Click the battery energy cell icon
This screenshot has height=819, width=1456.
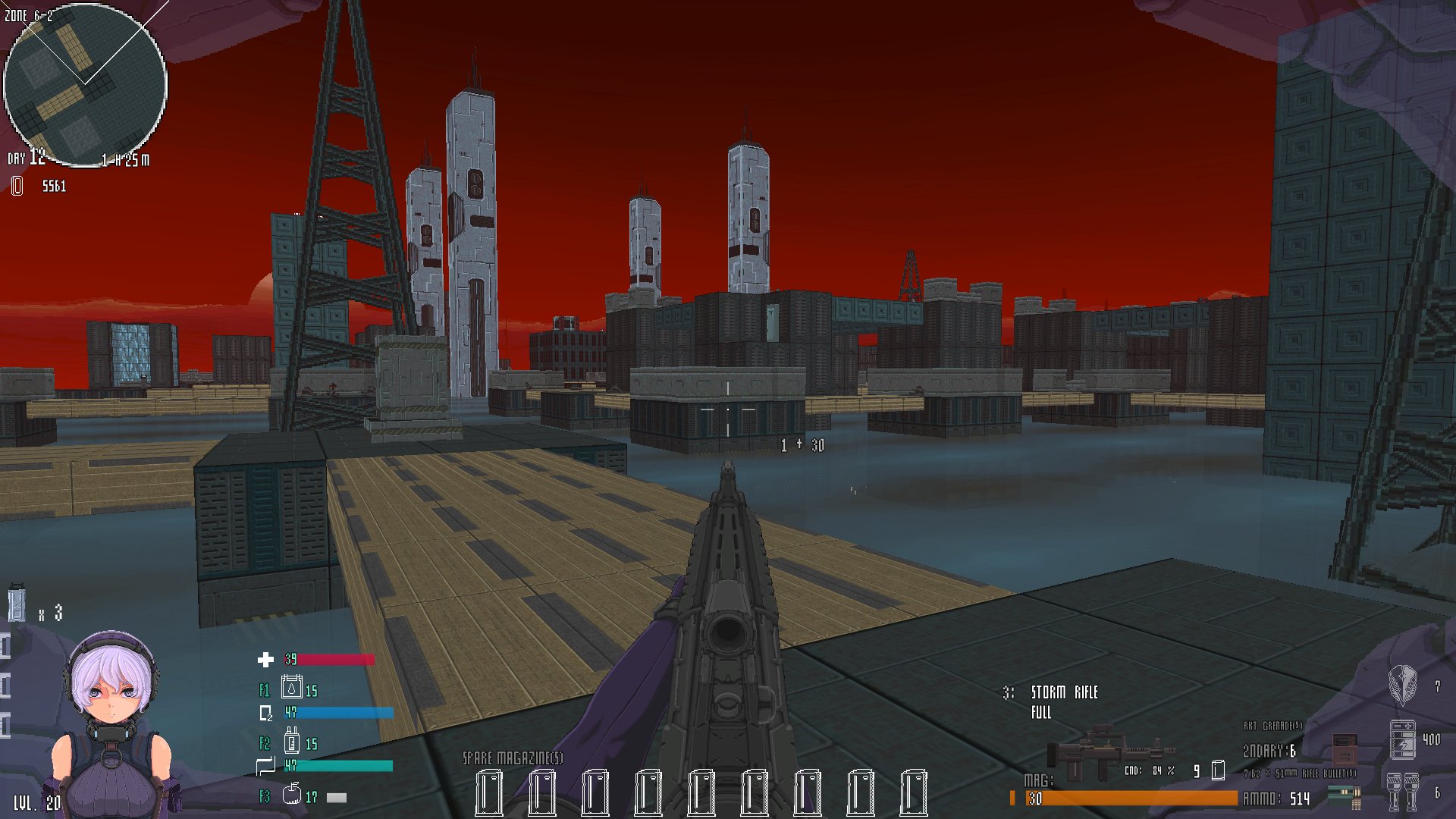pos(1401,739)
